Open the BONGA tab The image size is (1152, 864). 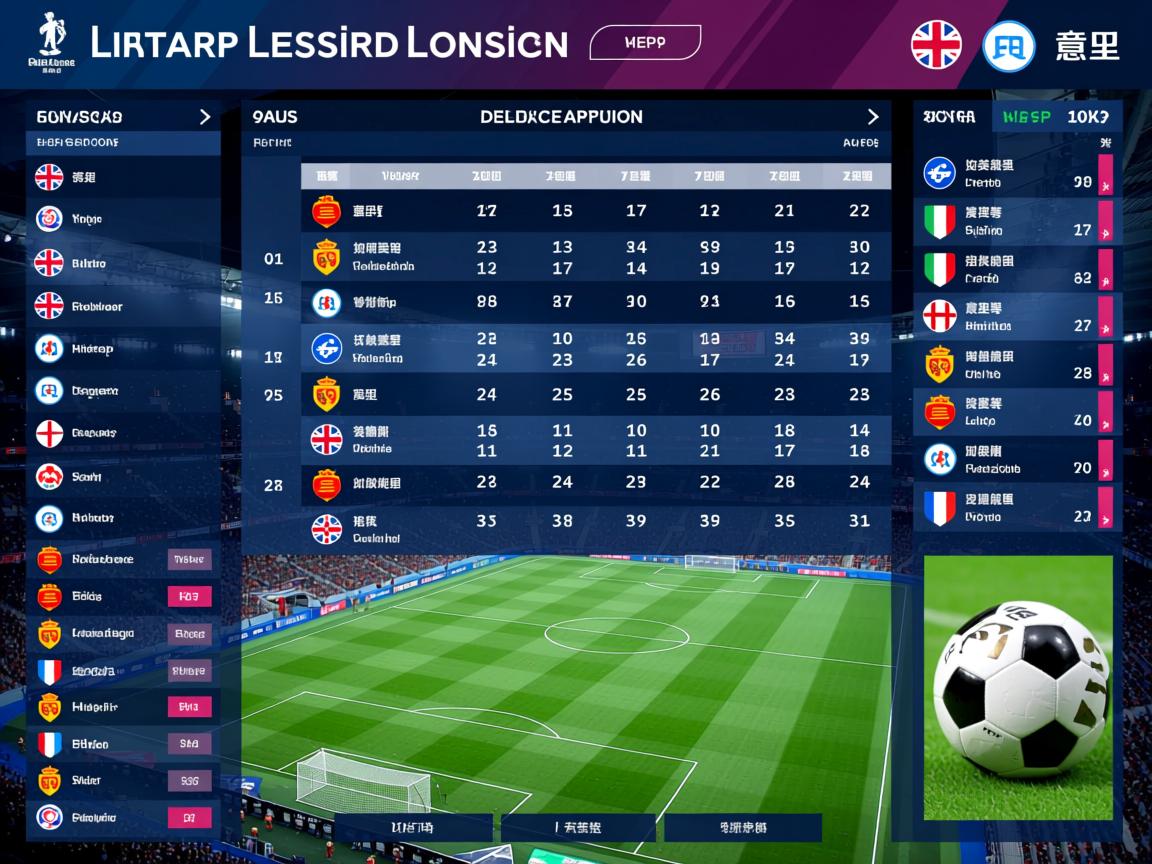[x=950, y=117]
